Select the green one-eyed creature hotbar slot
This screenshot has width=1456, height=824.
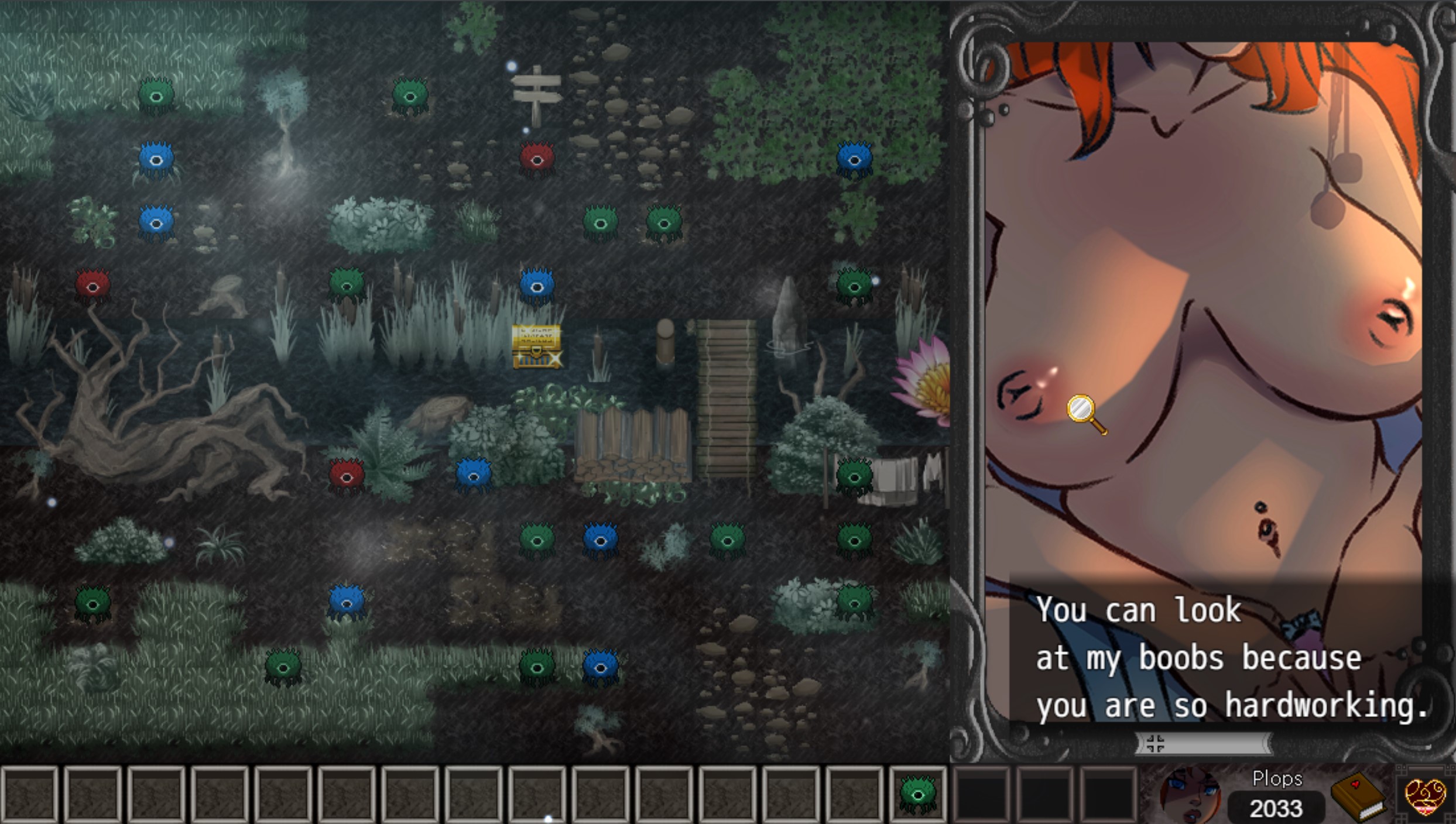[x=917, y=793]
